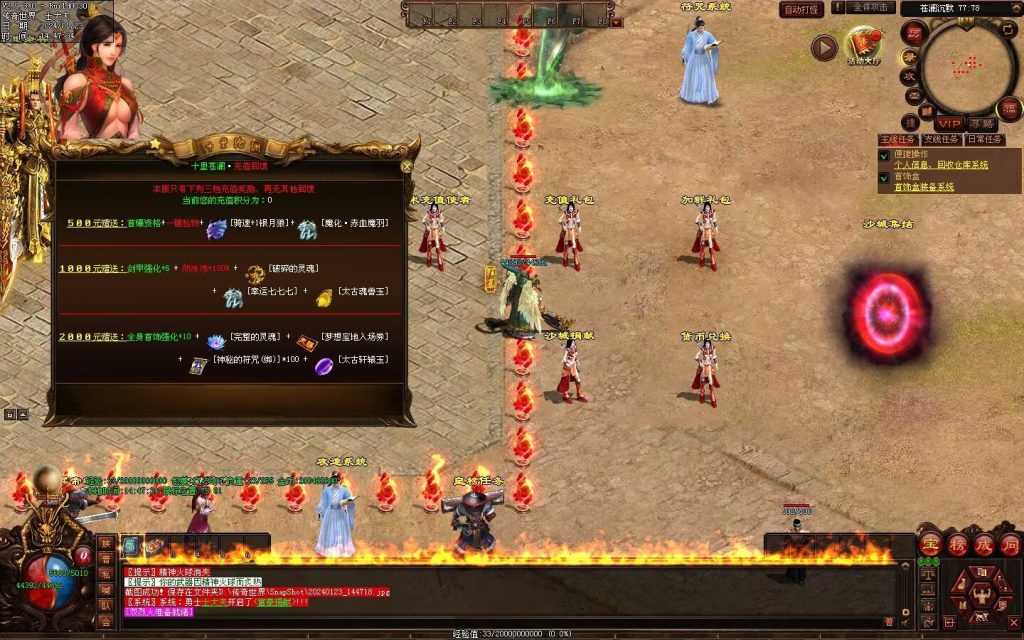Open the 榜 ranking round button

pyautogui.click(x=957, y=545)
